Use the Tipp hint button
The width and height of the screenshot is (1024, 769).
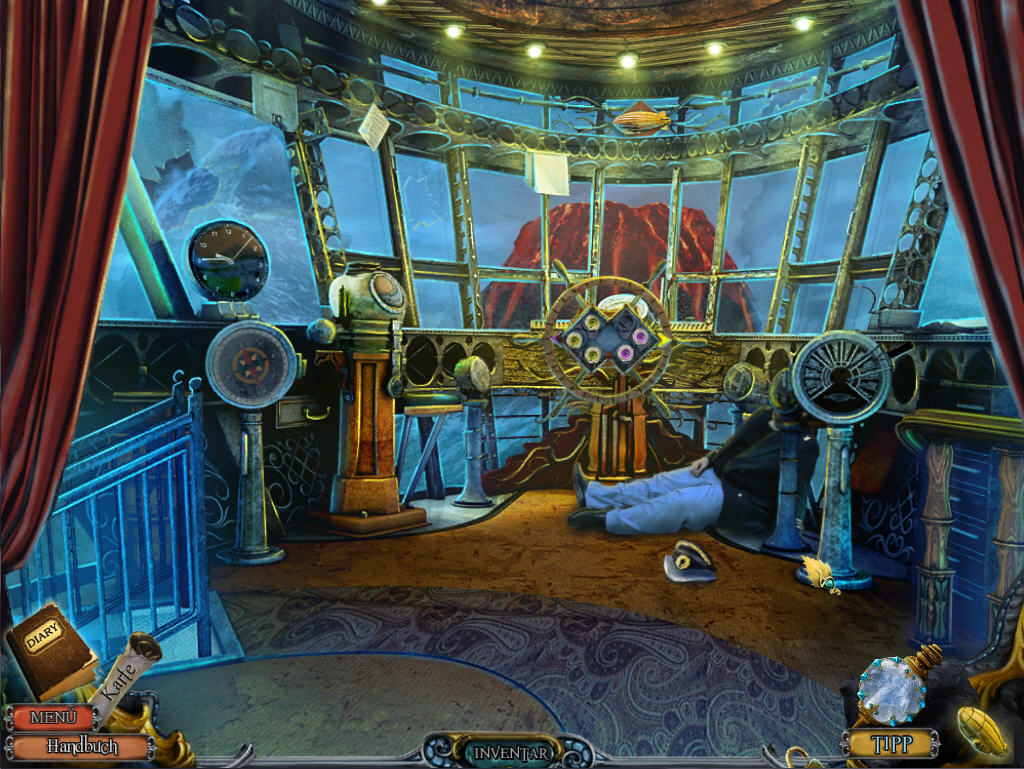(x=891, y=744)
